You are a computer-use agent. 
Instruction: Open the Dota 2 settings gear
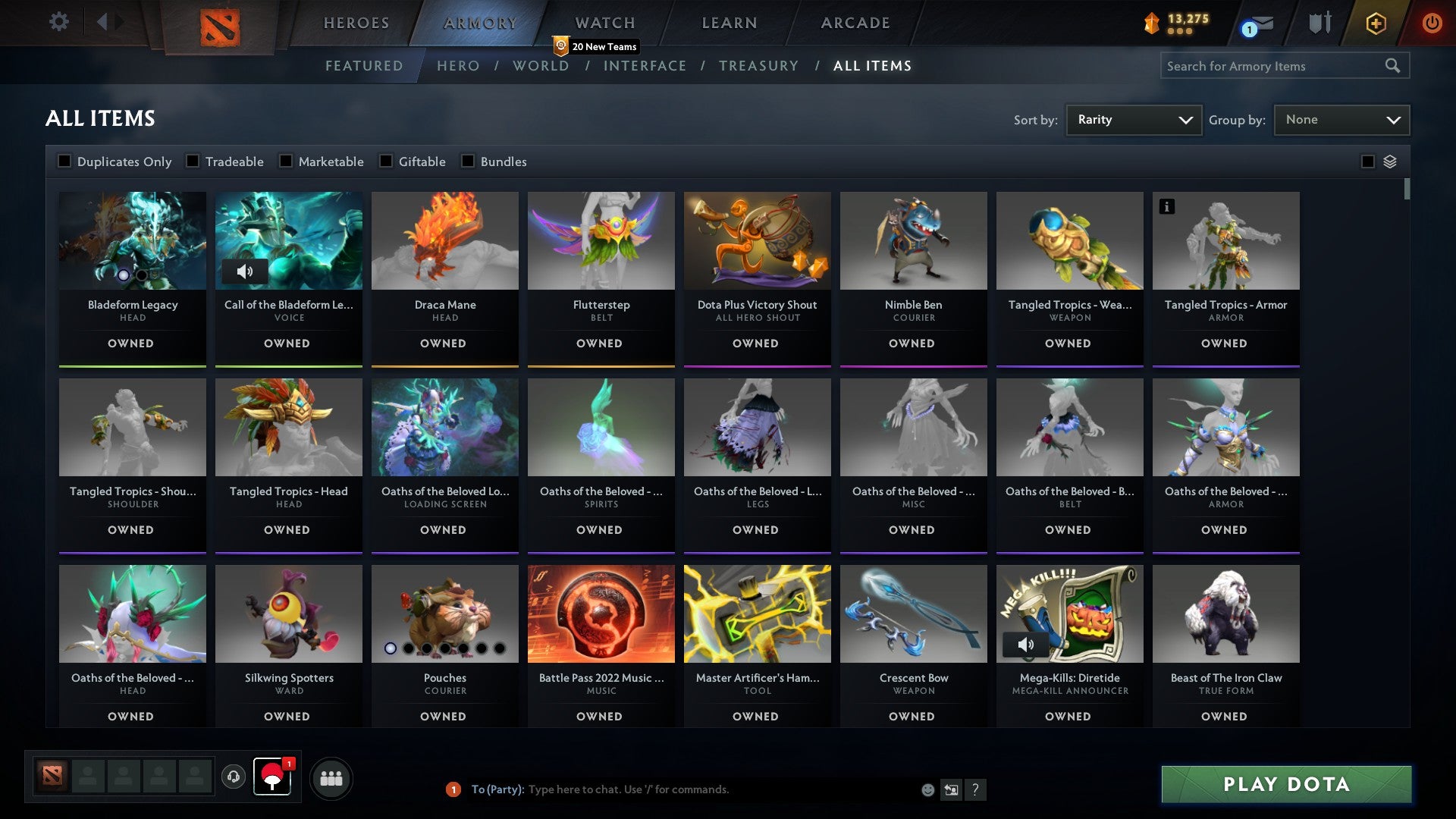click(58, 22)
